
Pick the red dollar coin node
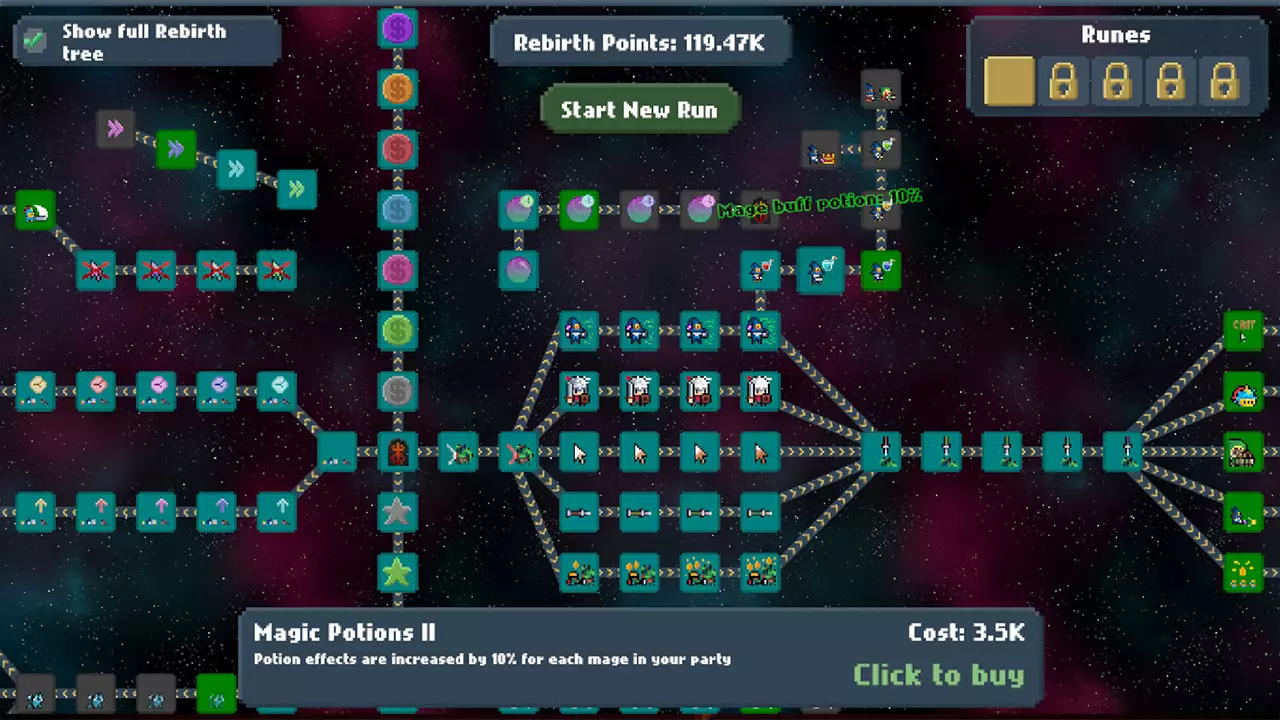398,150
